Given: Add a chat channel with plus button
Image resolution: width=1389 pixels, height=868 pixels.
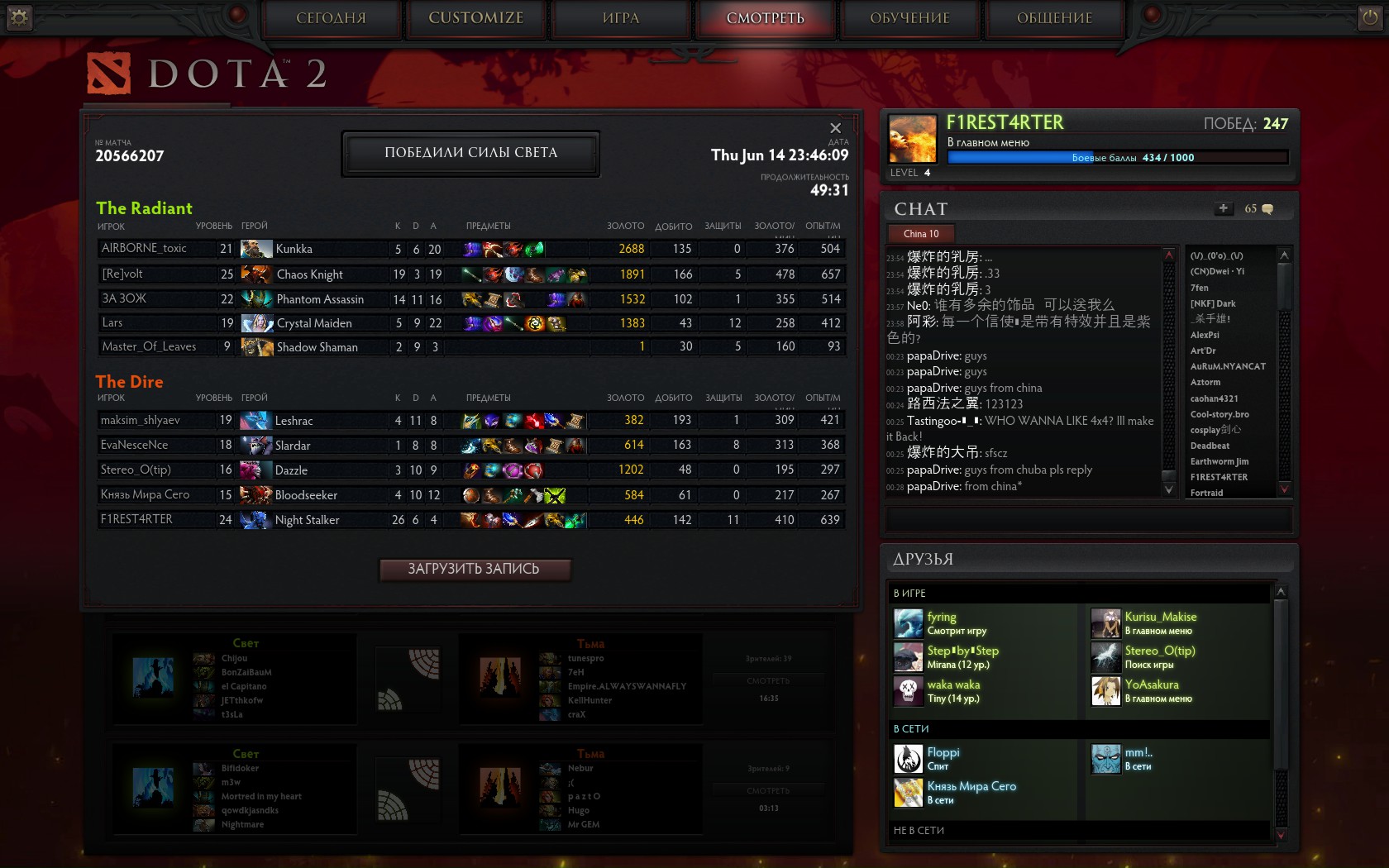Looking at the screenshot, I should (x=1224, y=208).
